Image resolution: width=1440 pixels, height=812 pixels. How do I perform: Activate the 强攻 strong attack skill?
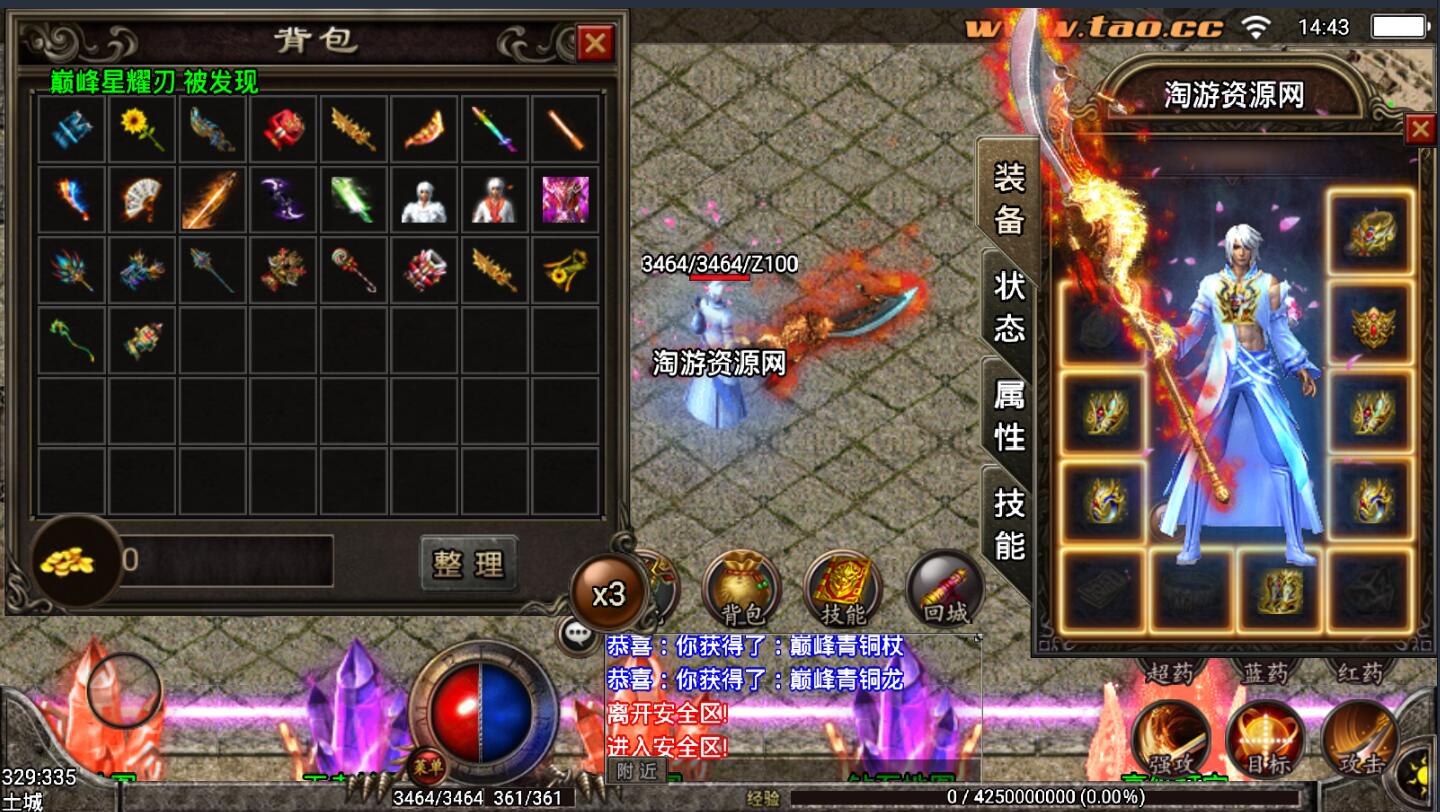tap(1171, 738)
